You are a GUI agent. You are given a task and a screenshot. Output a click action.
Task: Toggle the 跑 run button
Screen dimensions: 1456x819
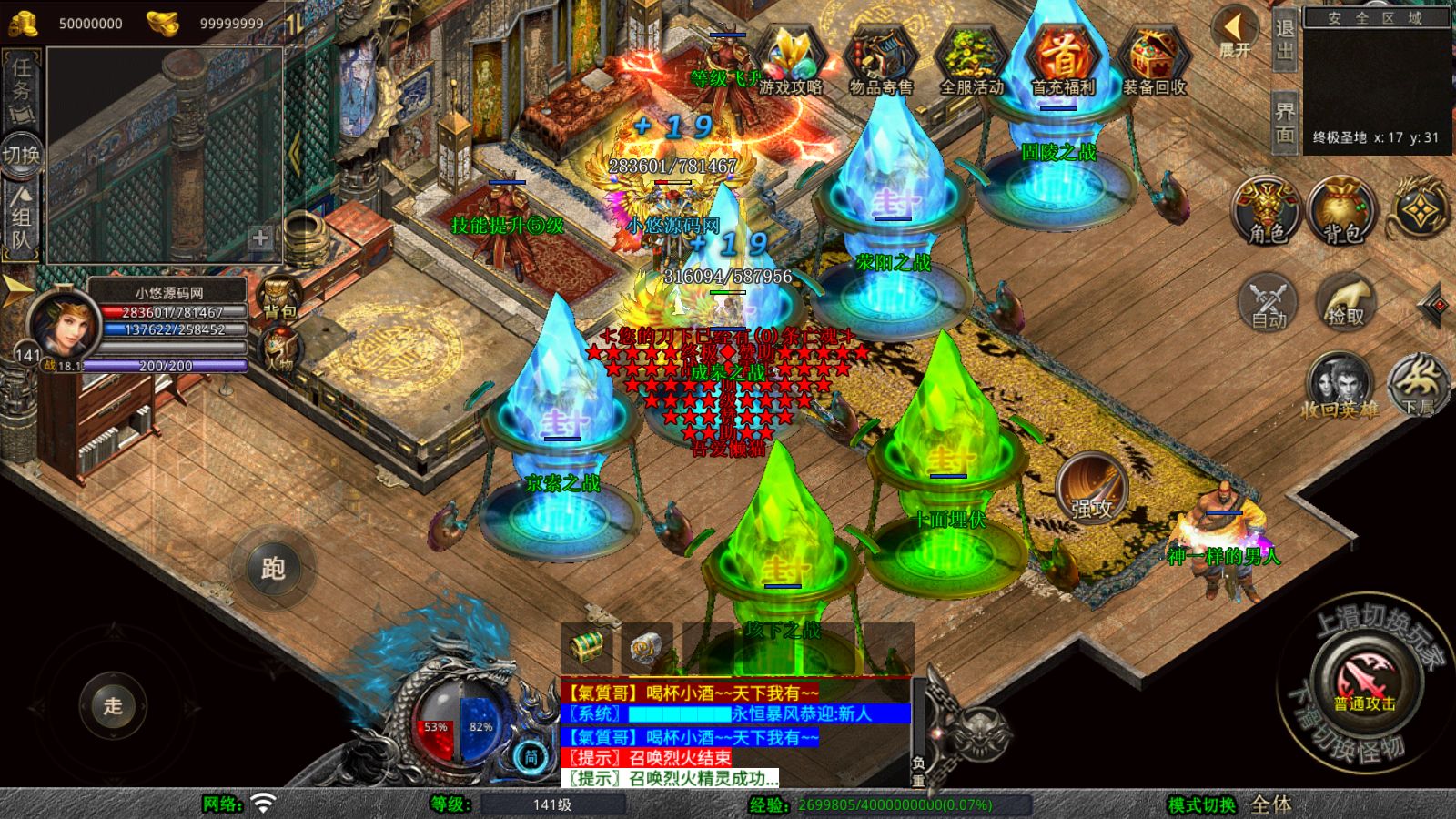pos(273,569)
